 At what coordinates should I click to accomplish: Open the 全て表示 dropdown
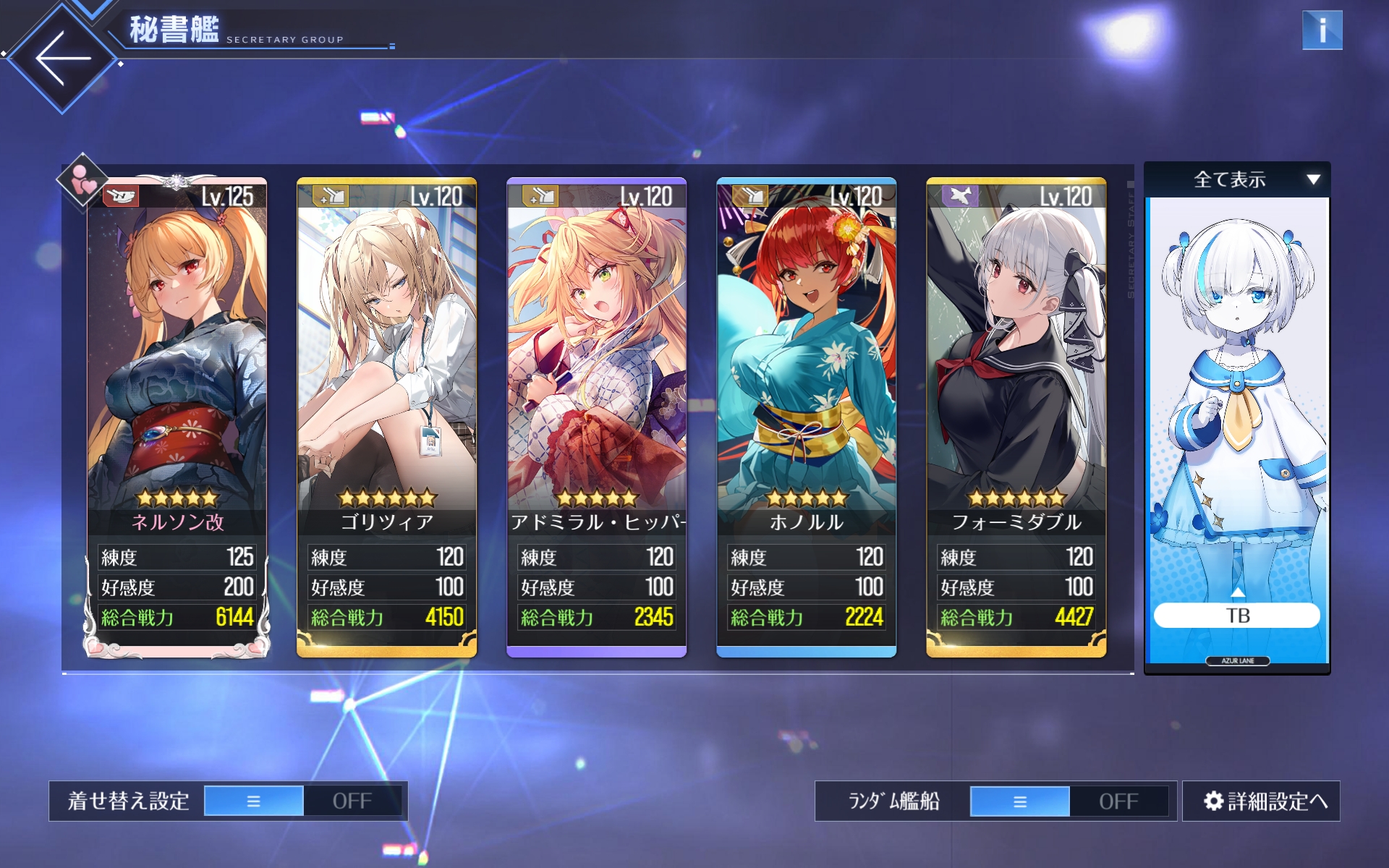click(1237, 179)
